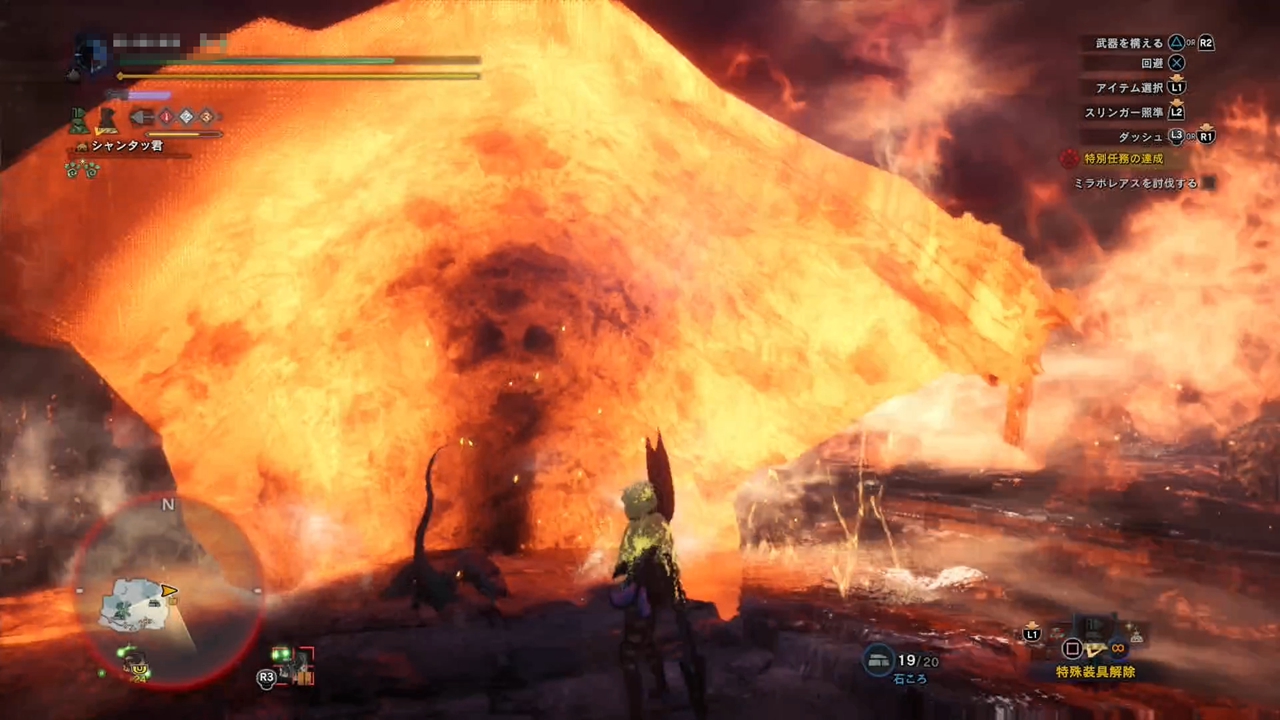The image size is (1280, 720).
Task: Select the stone slinger ammo icon
Action: (x=879, y=660)
